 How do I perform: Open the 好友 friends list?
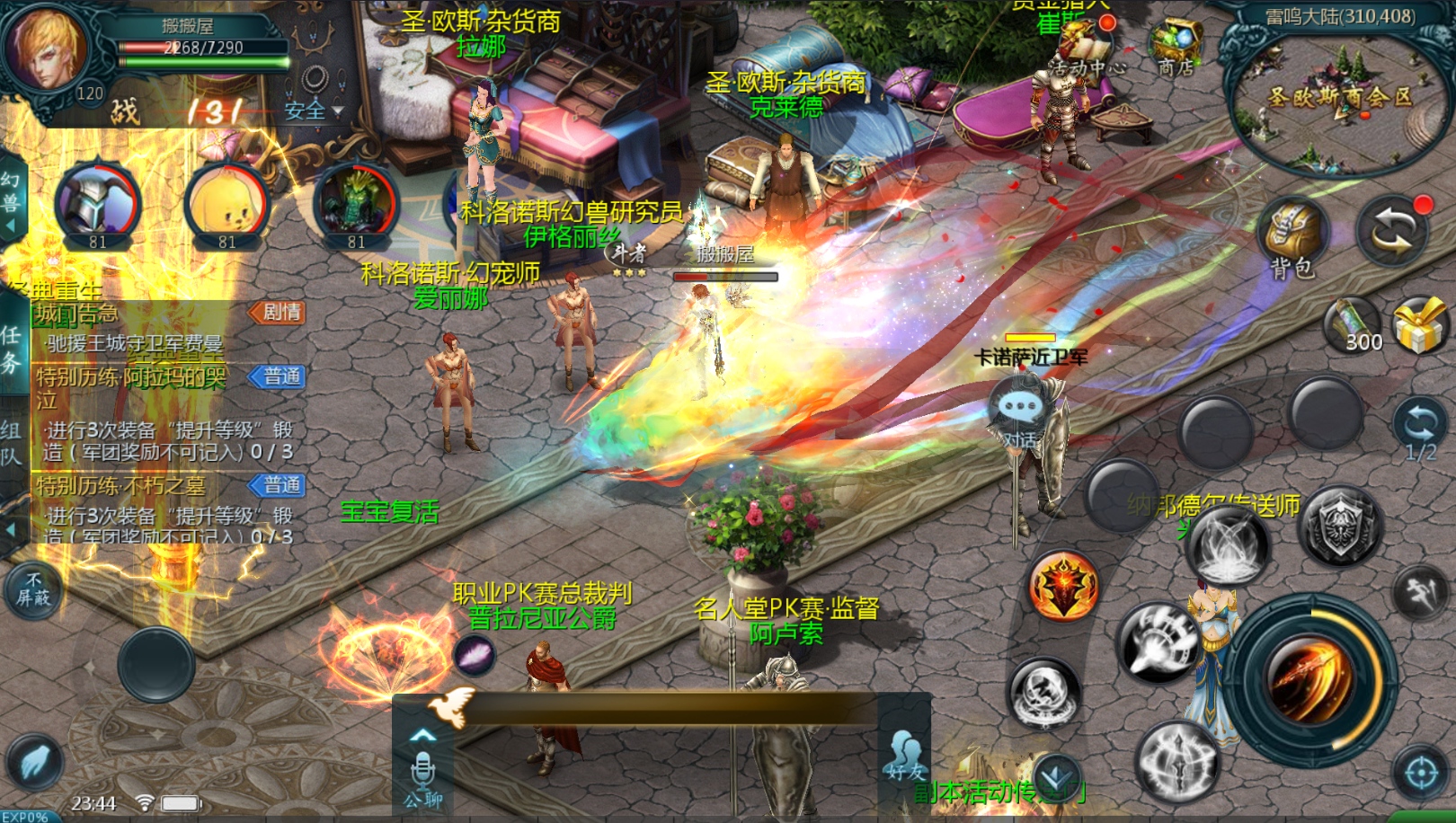point(904,757)
